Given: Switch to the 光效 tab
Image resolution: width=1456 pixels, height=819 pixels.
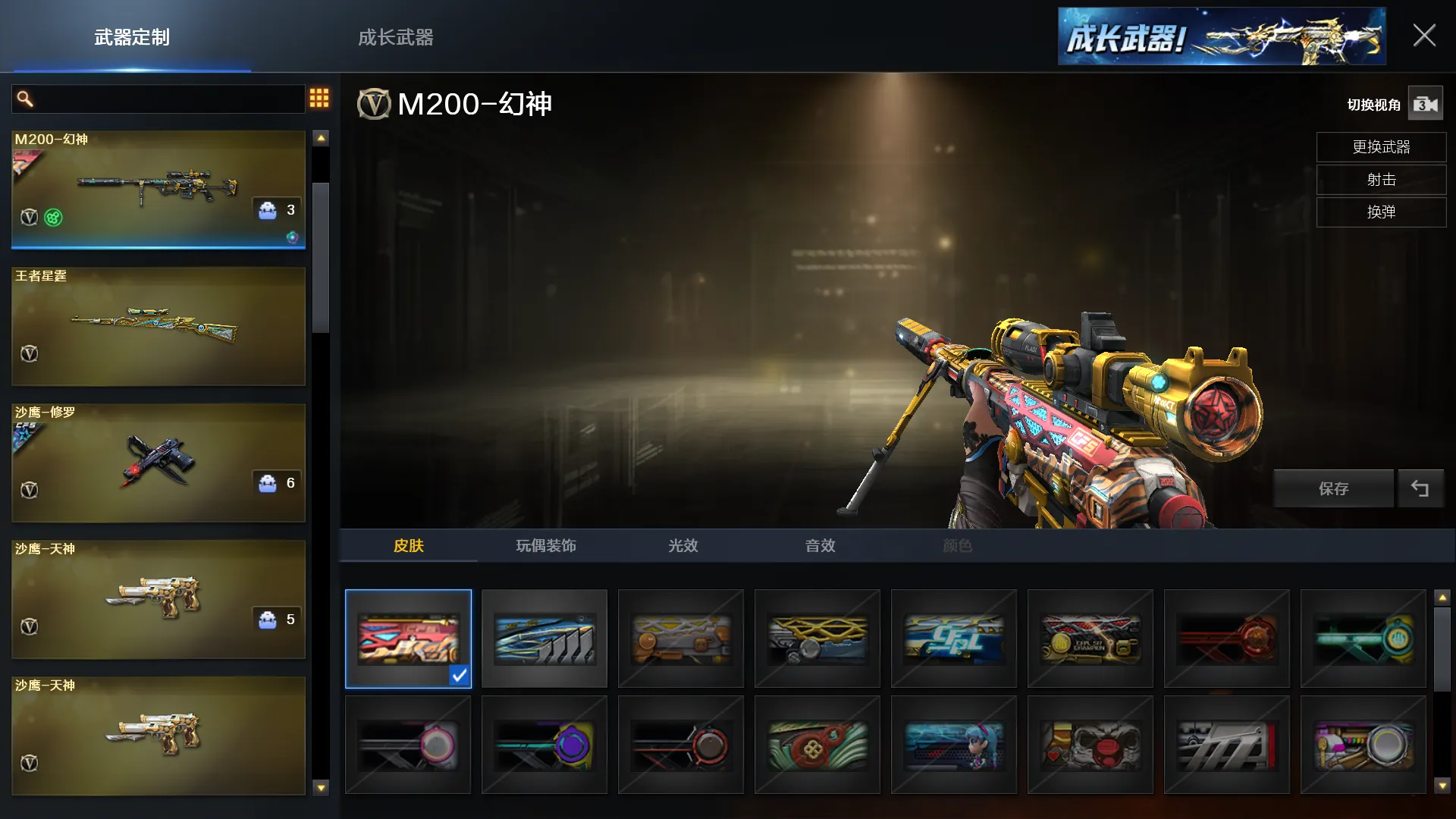Looking at the screenshot, I should point(682,546).
